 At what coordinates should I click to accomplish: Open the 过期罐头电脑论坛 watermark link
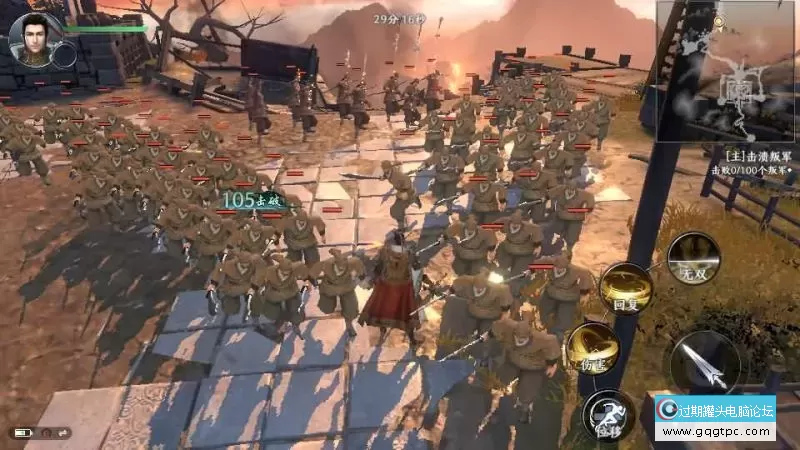[x=715, y=417]
